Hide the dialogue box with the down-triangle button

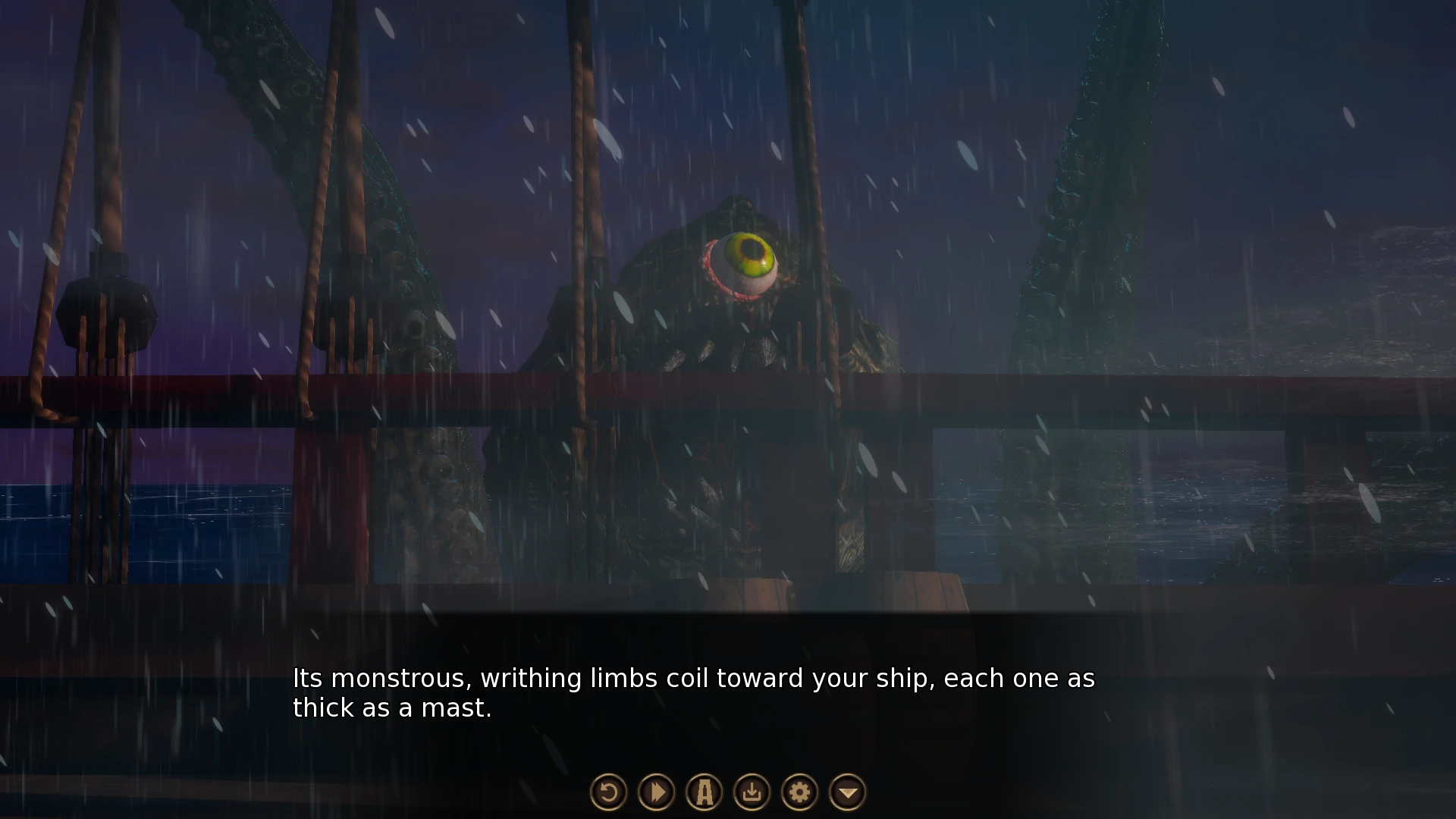click(848, 792)
